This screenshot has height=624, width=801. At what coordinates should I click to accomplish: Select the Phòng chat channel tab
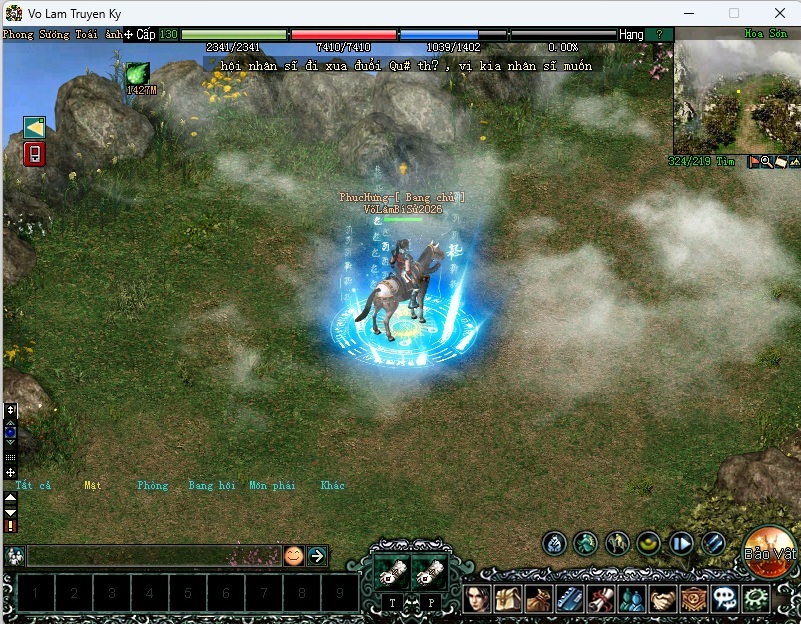pos(153,486)
